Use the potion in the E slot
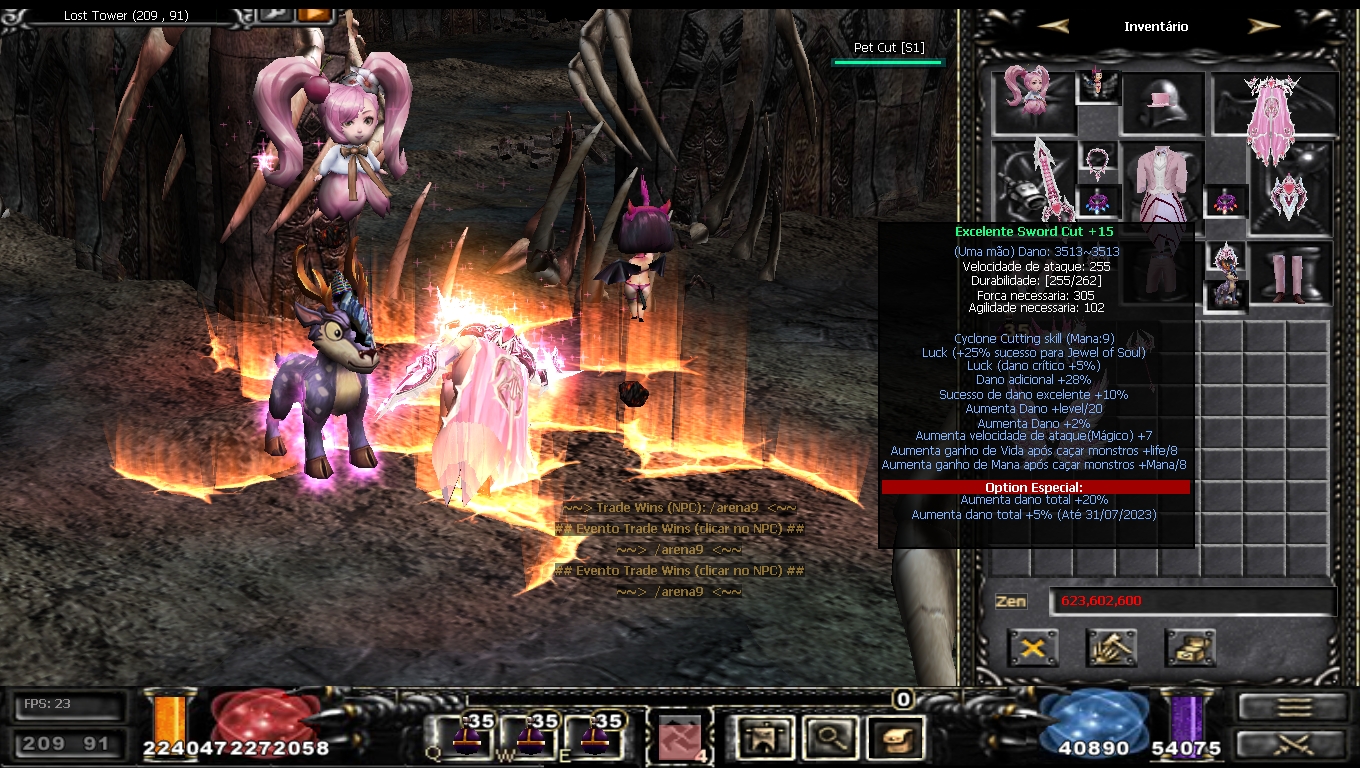 [594, 738]
